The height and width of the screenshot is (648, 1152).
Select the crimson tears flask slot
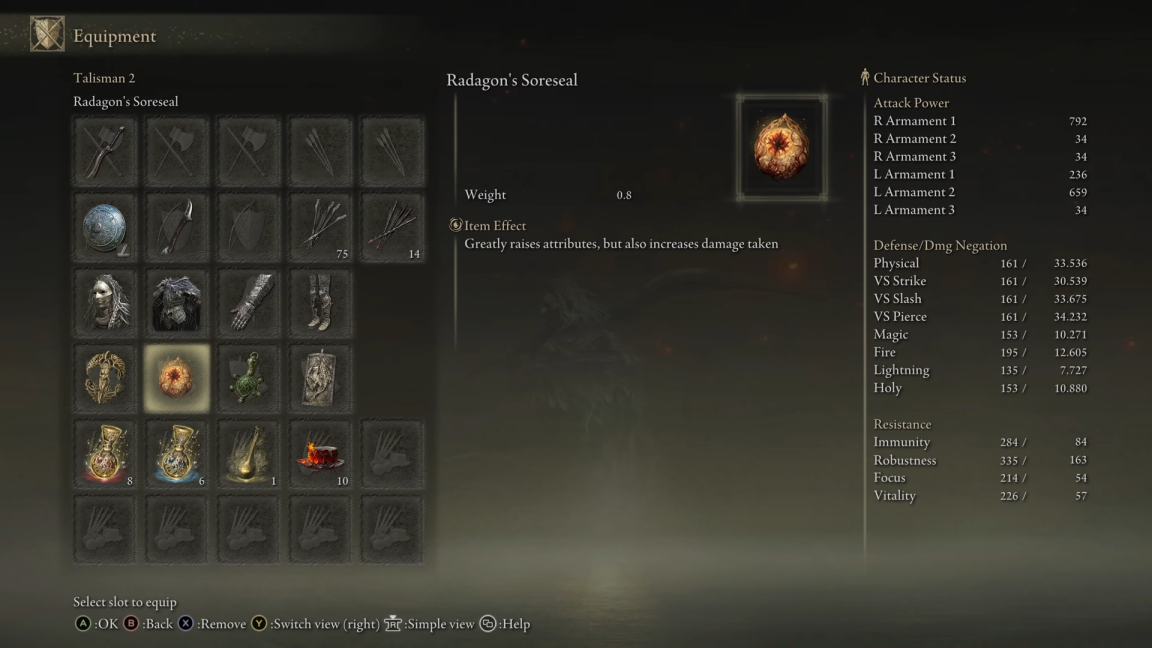click(105, 455)
